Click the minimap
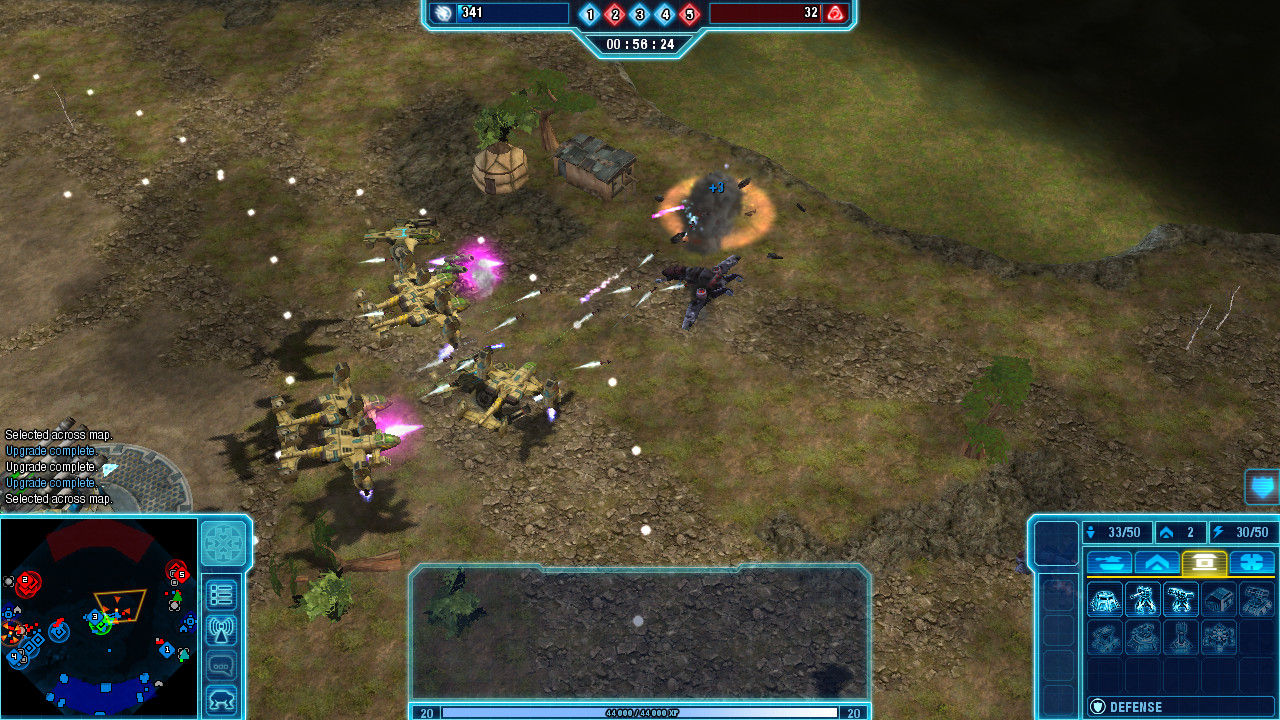Image resolution: width=1280 pixels, height=720 pixels. click(x=99, y=617)
